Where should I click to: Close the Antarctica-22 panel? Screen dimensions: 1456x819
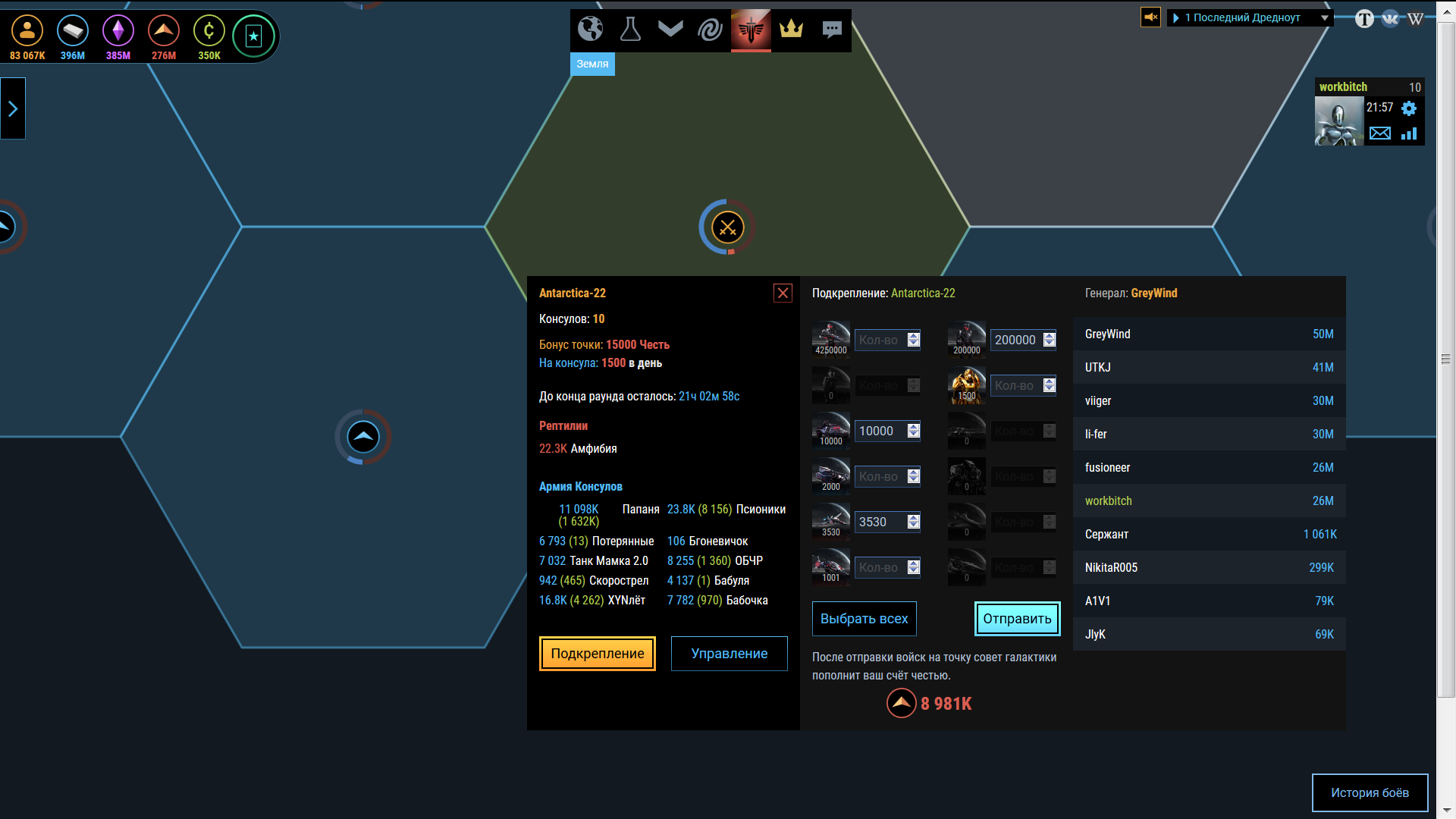click(783, 293)
